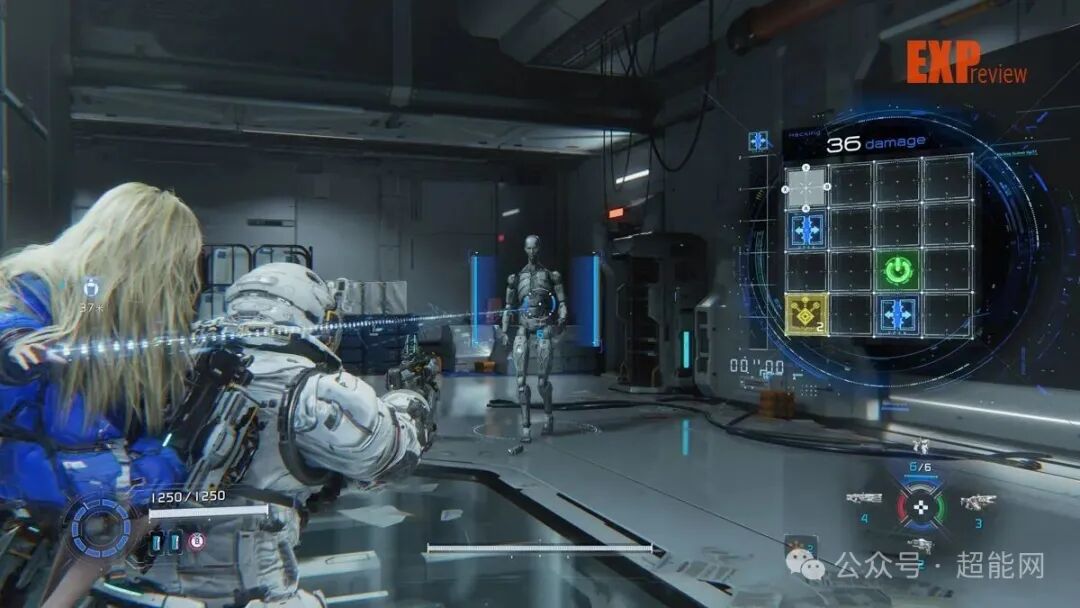Select the top weapon above the 6/6 counter
The height and width of the screenshot is (608, 1080).
click(920, 447)
